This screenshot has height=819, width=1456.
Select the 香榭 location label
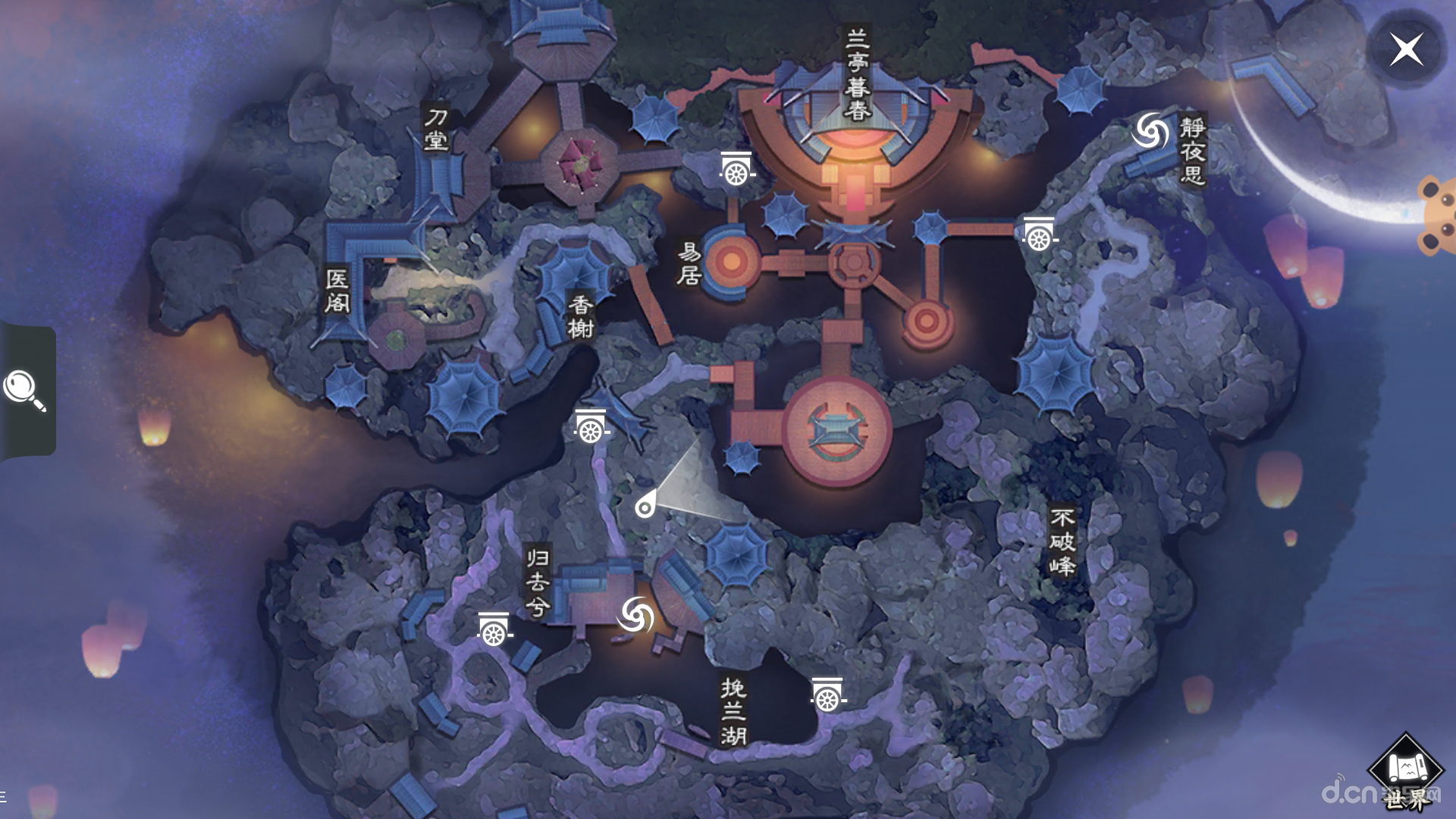click(581, 316)
